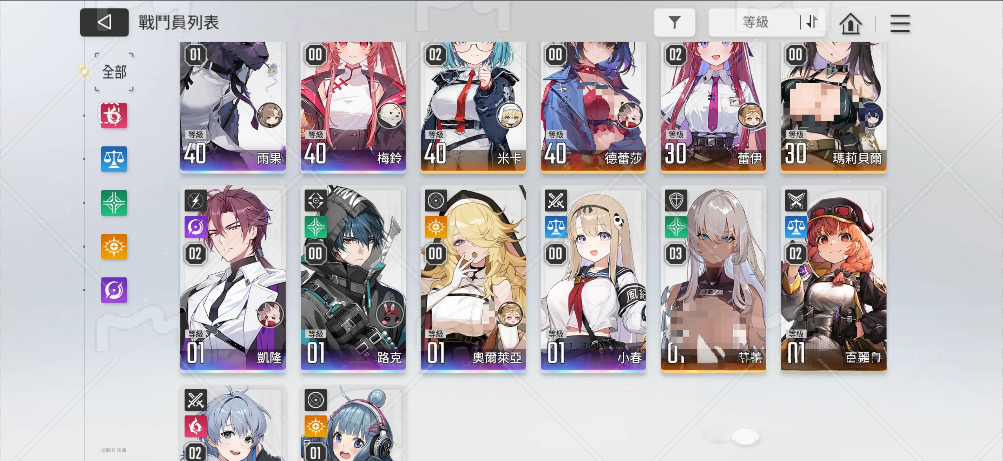
Task: Select the 梅鈴 character card
Action: (353, 105)
